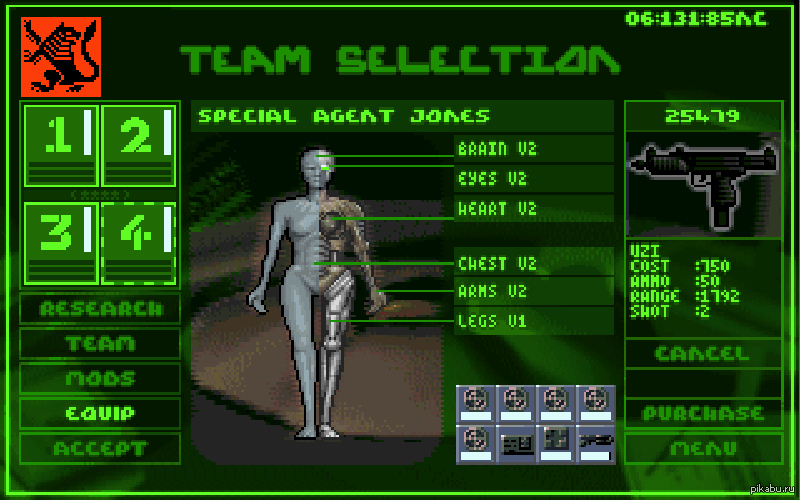Open the Equip view
This screenshot has width=800, height=500.
100,413
